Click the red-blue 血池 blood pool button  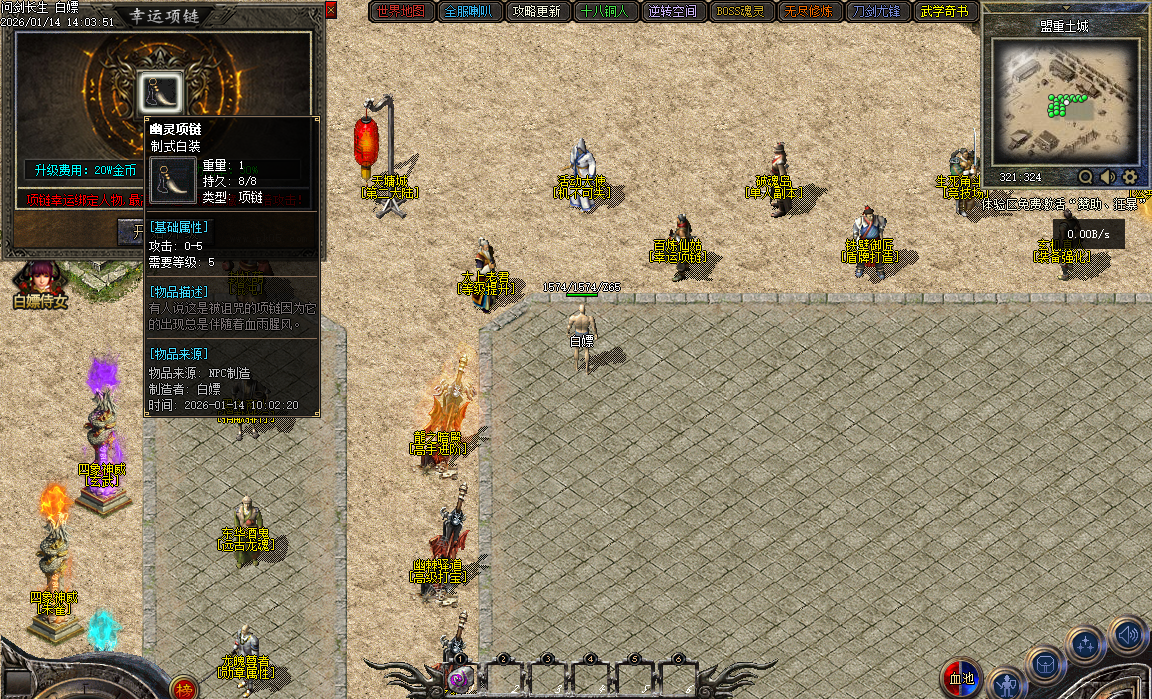(x=962, y=679)
